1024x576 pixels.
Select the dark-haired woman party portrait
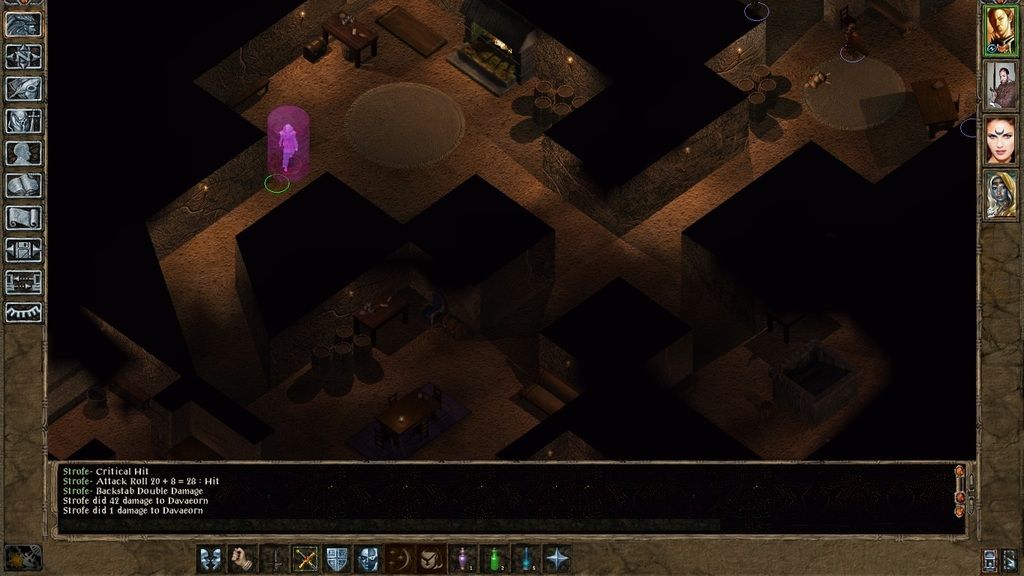(x=1001, y=140)
